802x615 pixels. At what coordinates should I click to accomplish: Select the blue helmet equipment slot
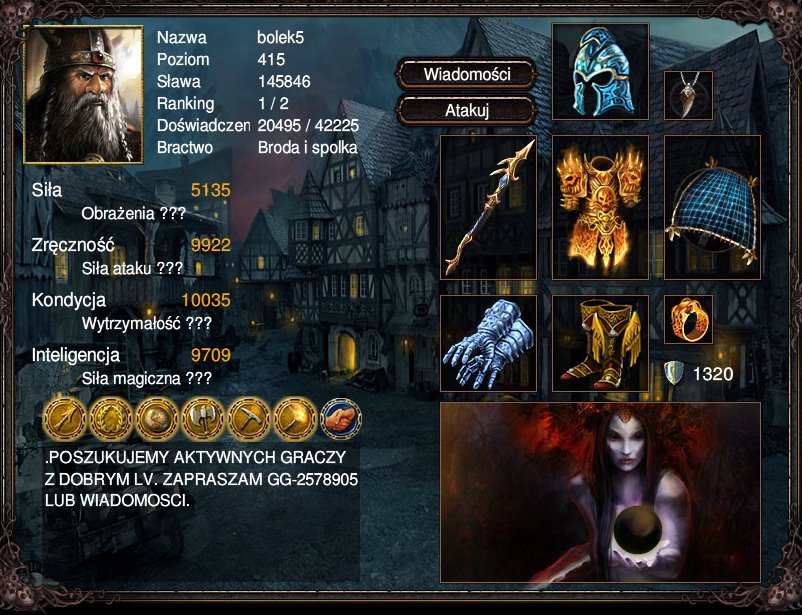[x=600, y=72]
